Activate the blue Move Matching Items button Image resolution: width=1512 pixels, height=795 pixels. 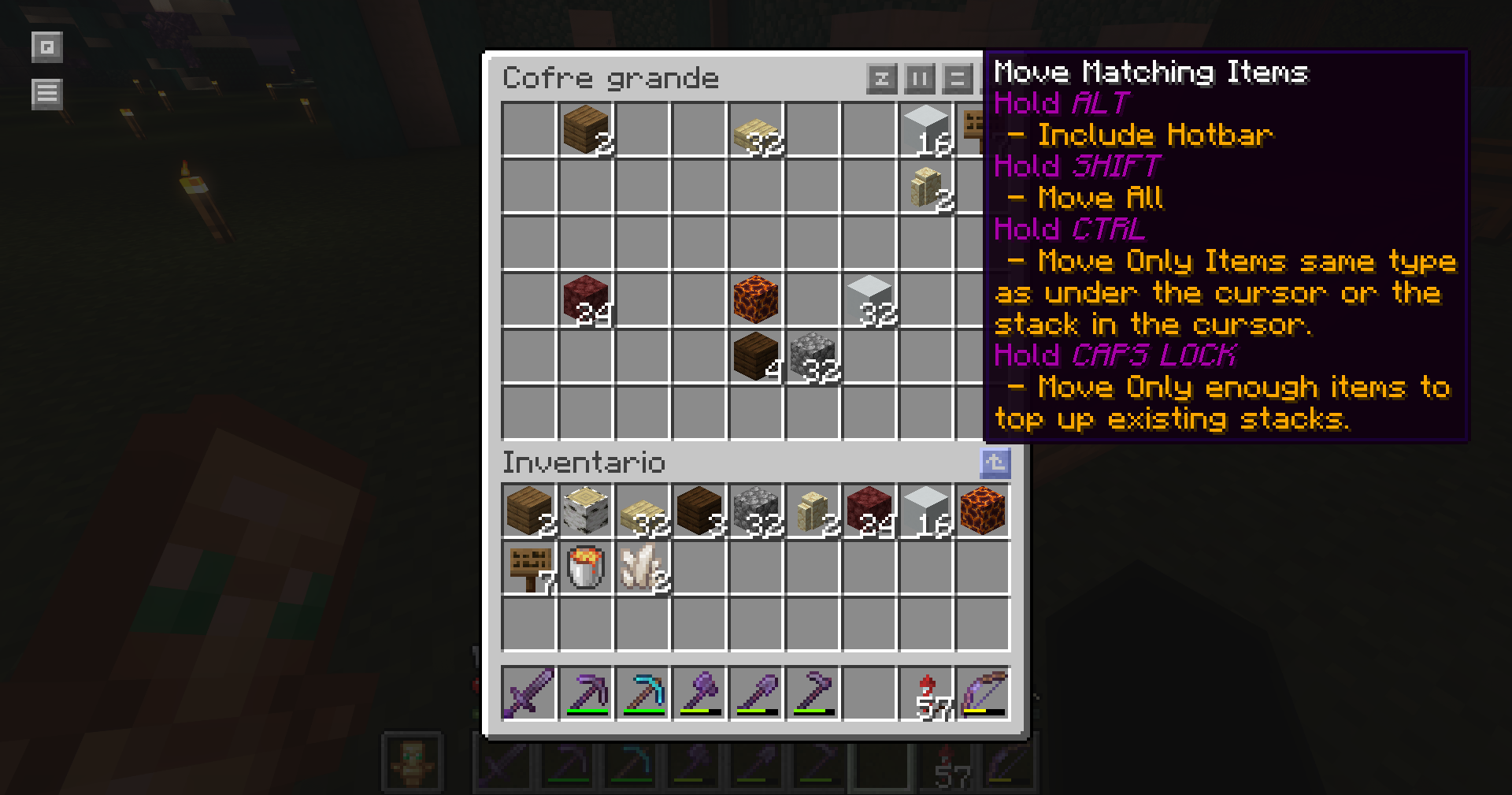tap(995, 463)
